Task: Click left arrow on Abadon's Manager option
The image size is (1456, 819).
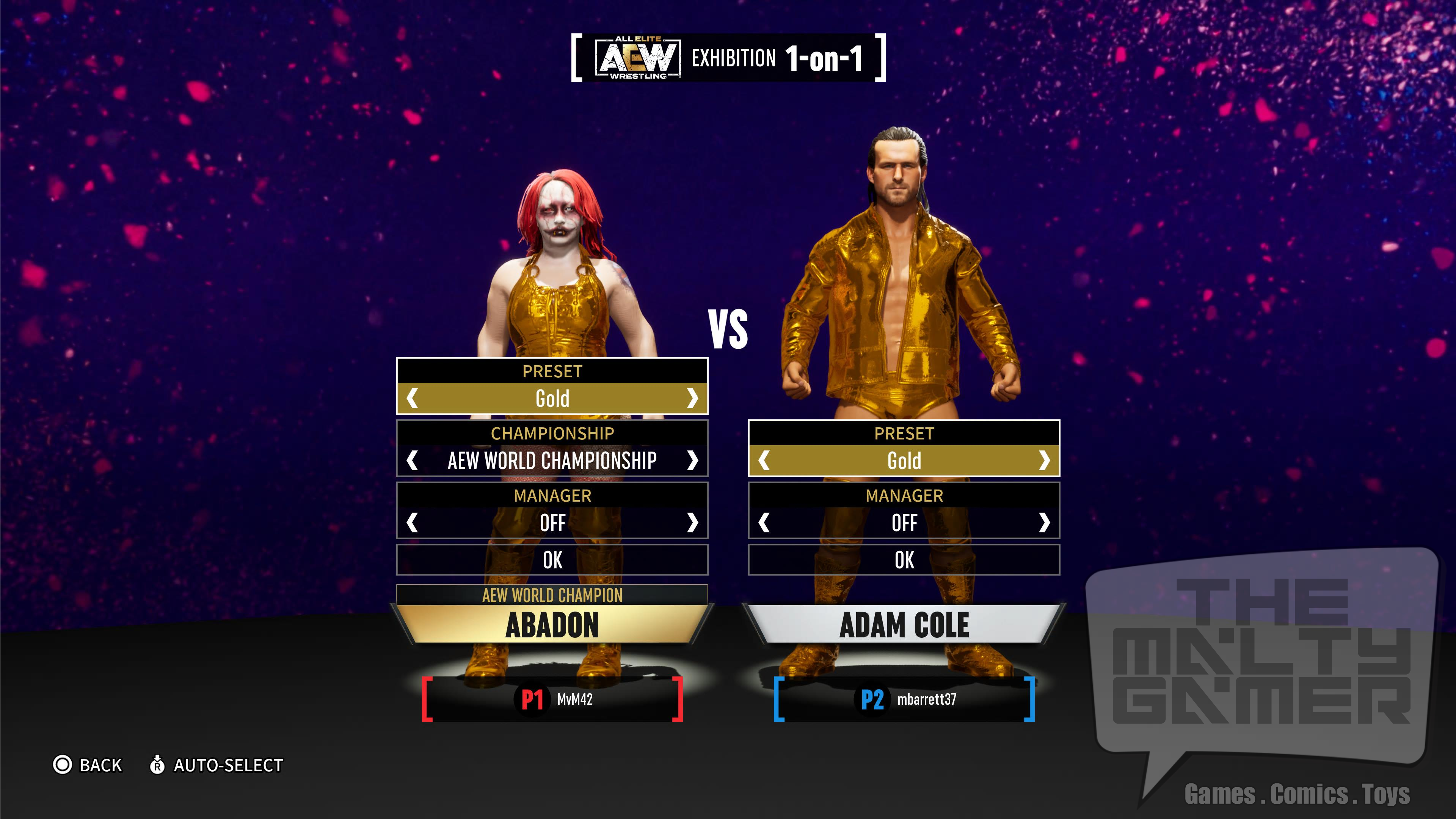Action: [413, 523]
